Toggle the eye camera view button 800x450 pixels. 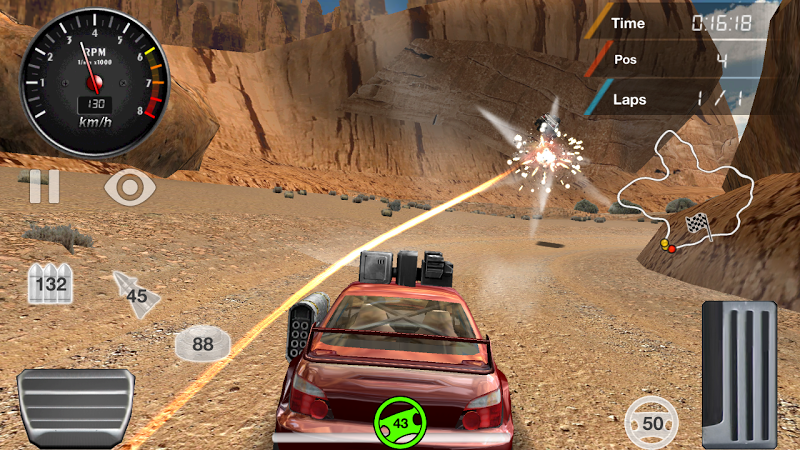pos(130,187)
